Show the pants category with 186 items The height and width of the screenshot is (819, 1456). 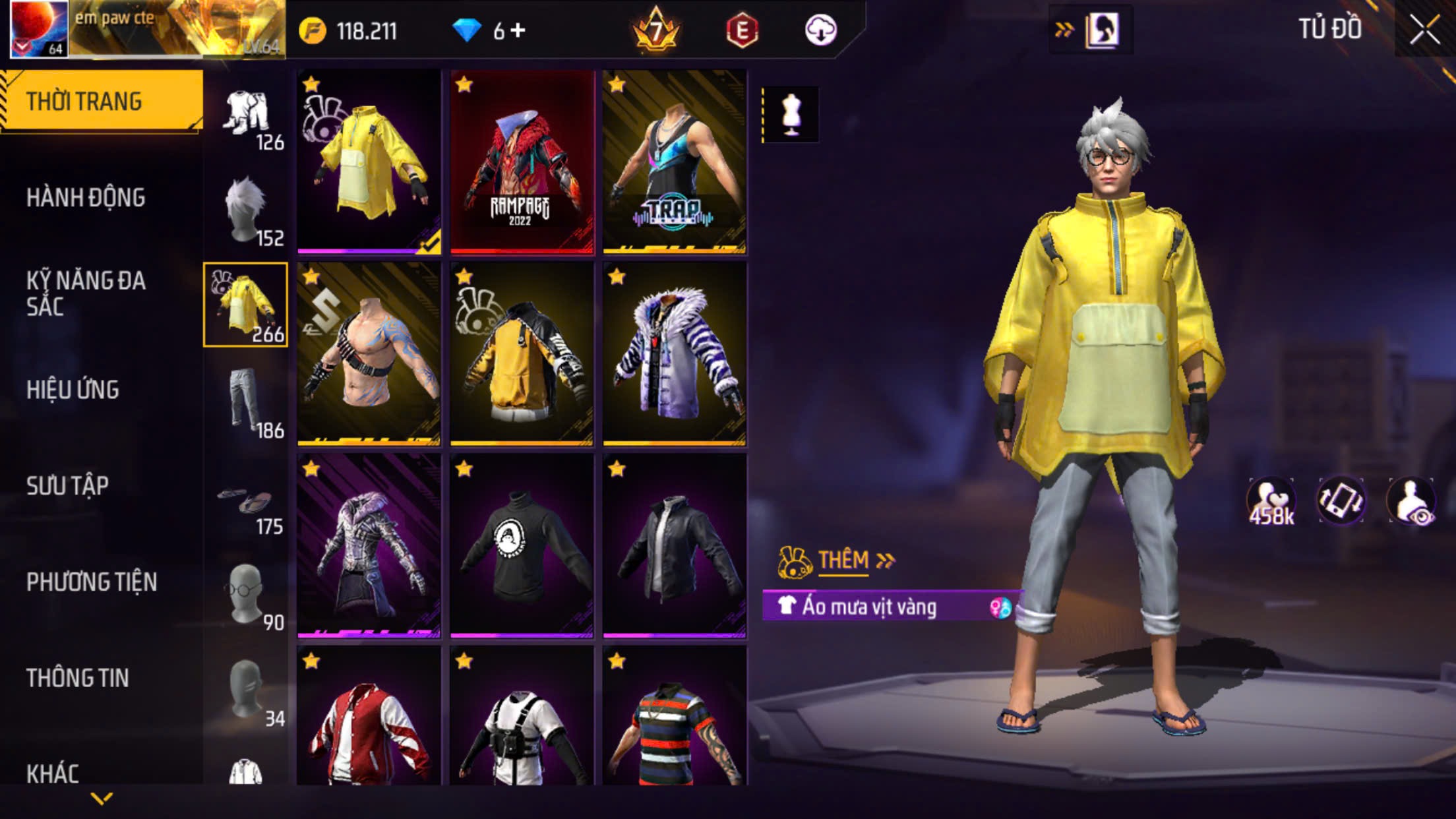(246, 402)
